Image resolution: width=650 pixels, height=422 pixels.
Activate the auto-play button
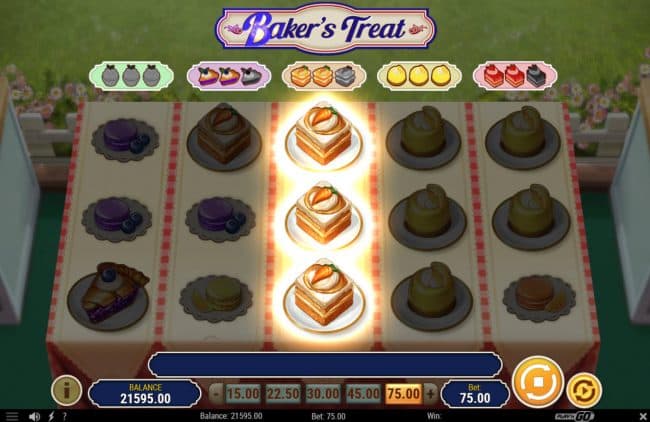(583, 390)
